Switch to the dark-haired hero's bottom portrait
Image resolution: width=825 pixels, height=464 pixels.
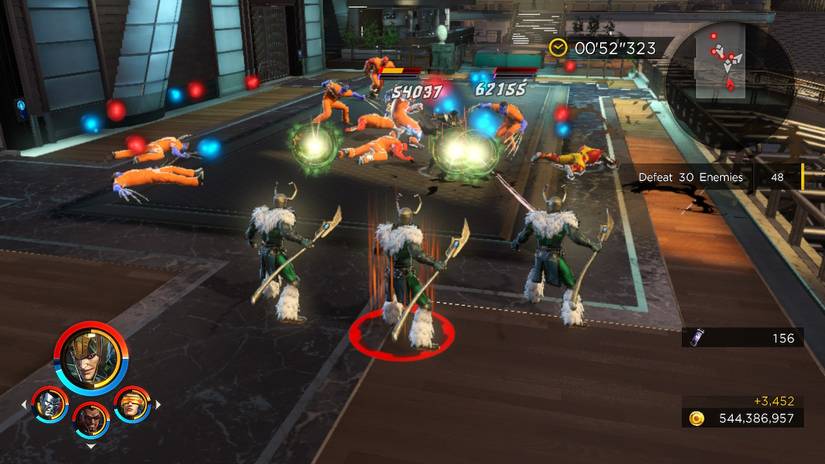(91, 421)
